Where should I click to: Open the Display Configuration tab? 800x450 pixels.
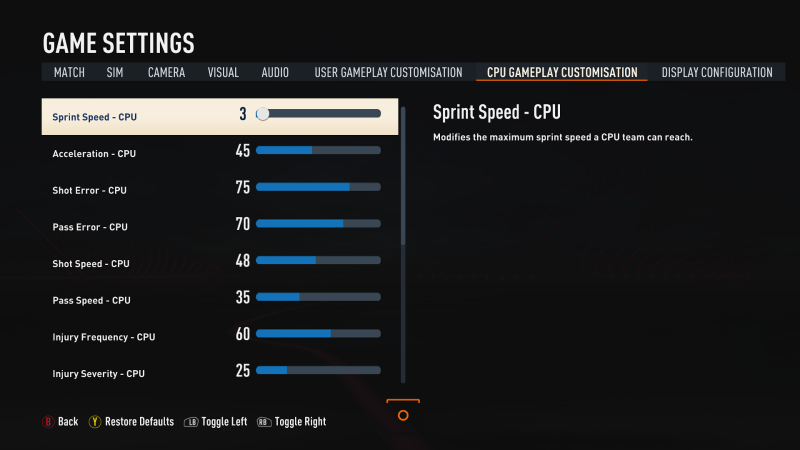click(717, 73)
